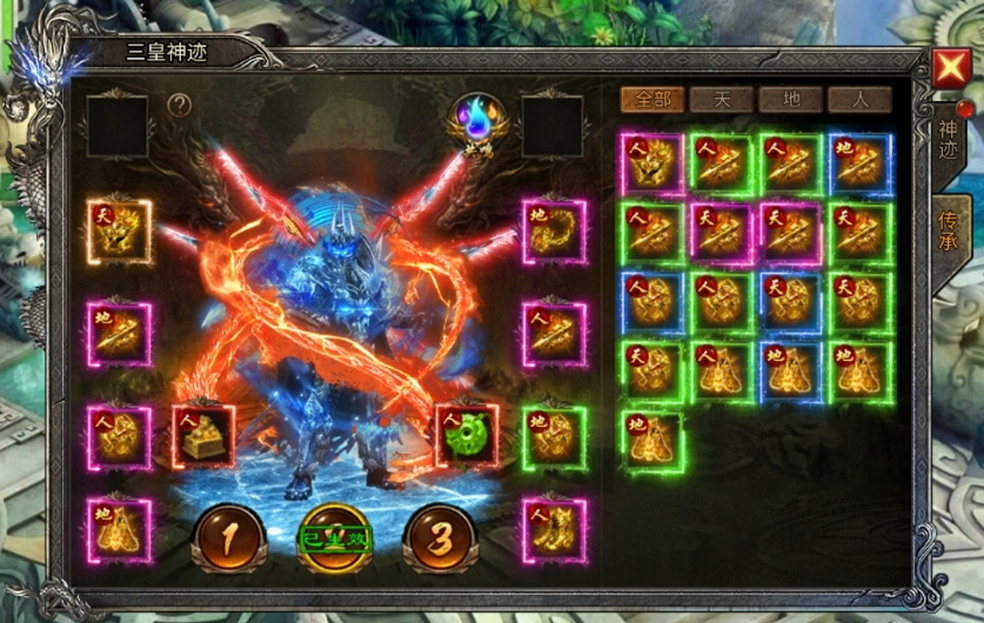The width and height of the screenshot is (984, 623).
Task: Switch to the 传承 side tab
Action: pyautogui.click(x=948, y=231)
